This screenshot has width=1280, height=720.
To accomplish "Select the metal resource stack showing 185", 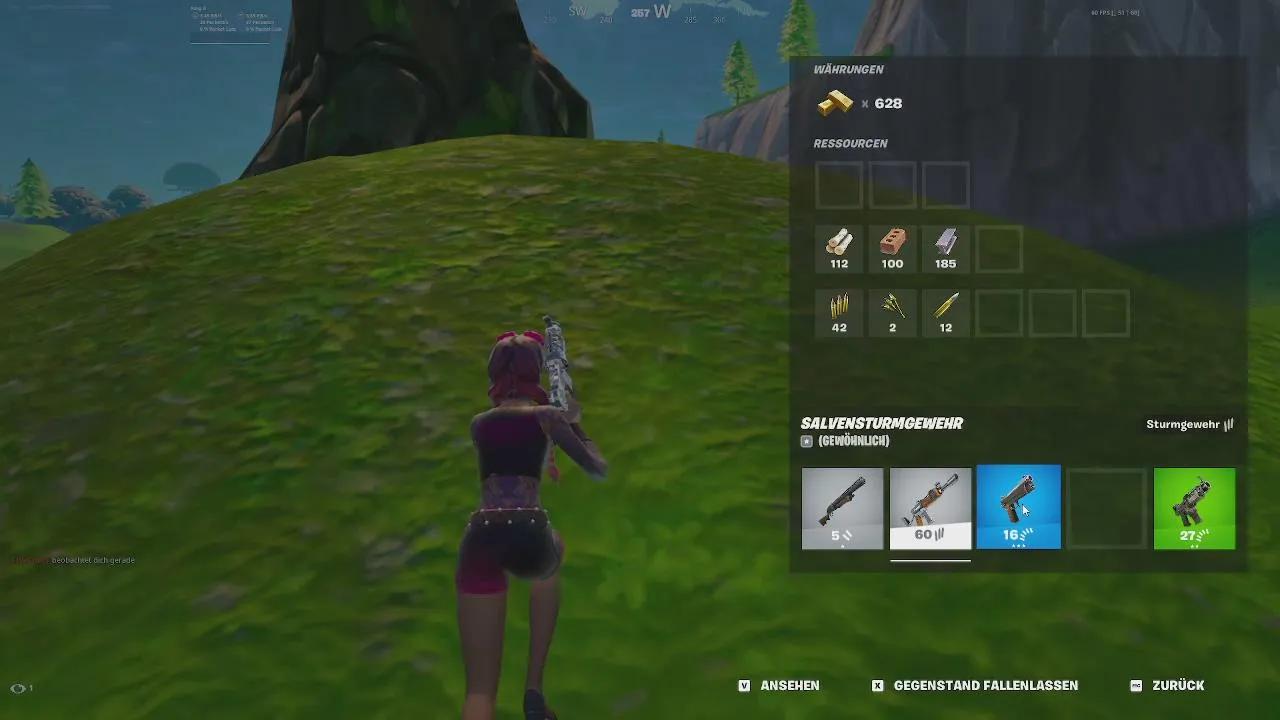I will pyautogui.click(x=945, y=248).
